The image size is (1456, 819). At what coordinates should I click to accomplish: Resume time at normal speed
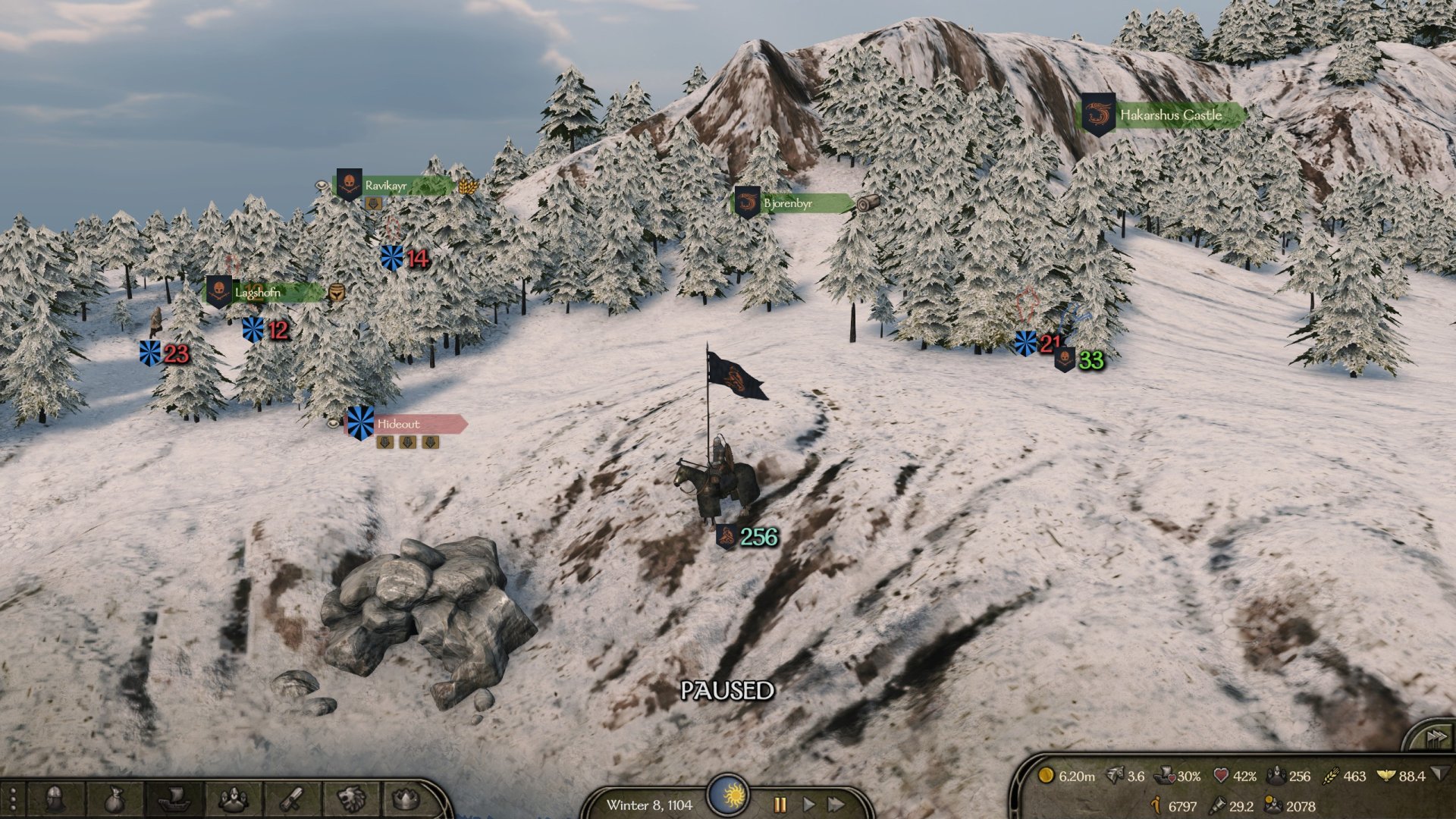point(808,804)
